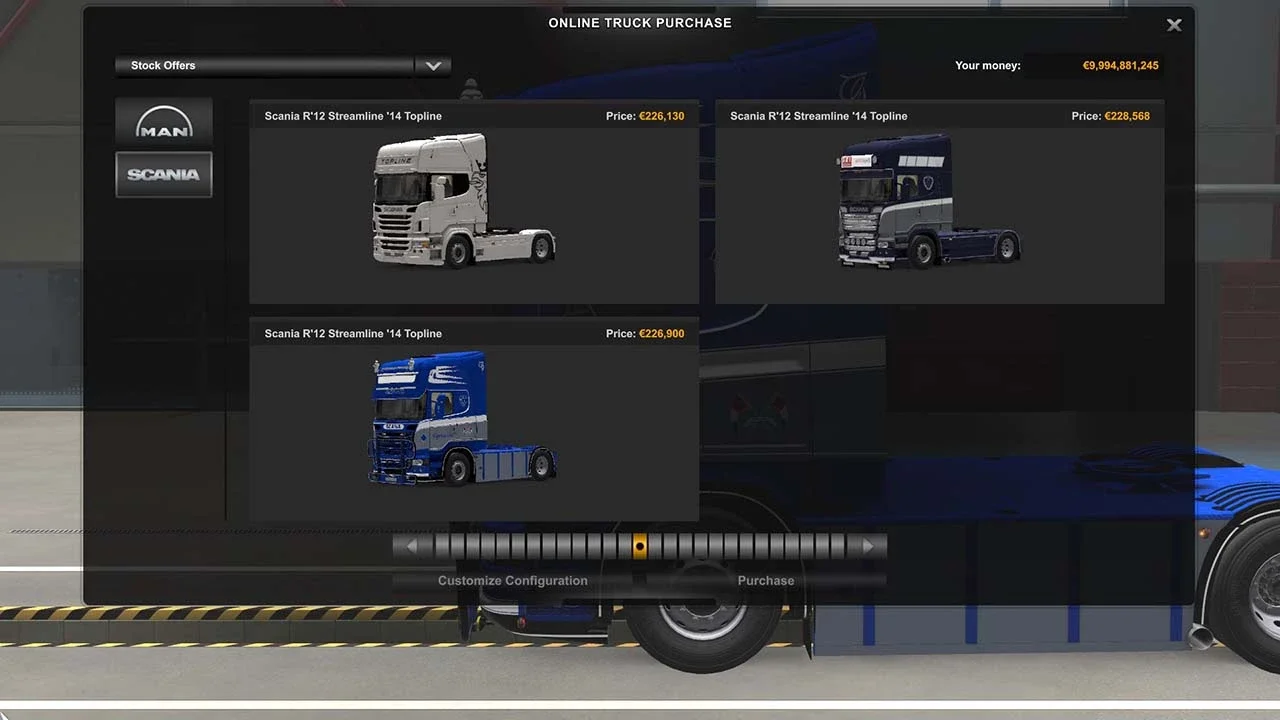Click the left pagination arrow
The image size is (1280, 720).
point(412,545)
